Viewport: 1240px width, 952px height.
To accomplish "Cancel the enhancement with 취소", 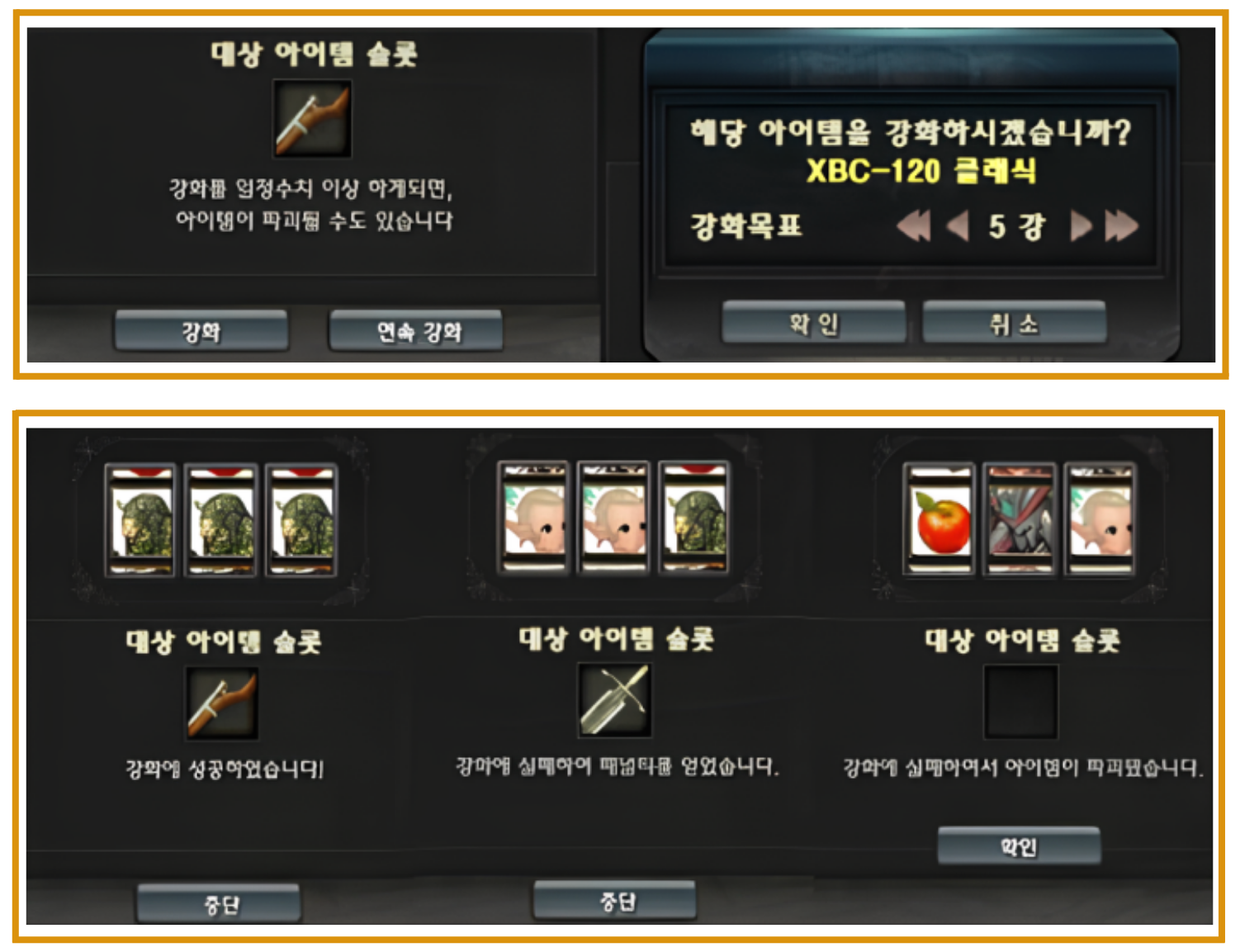I will tap(1014, 323).
